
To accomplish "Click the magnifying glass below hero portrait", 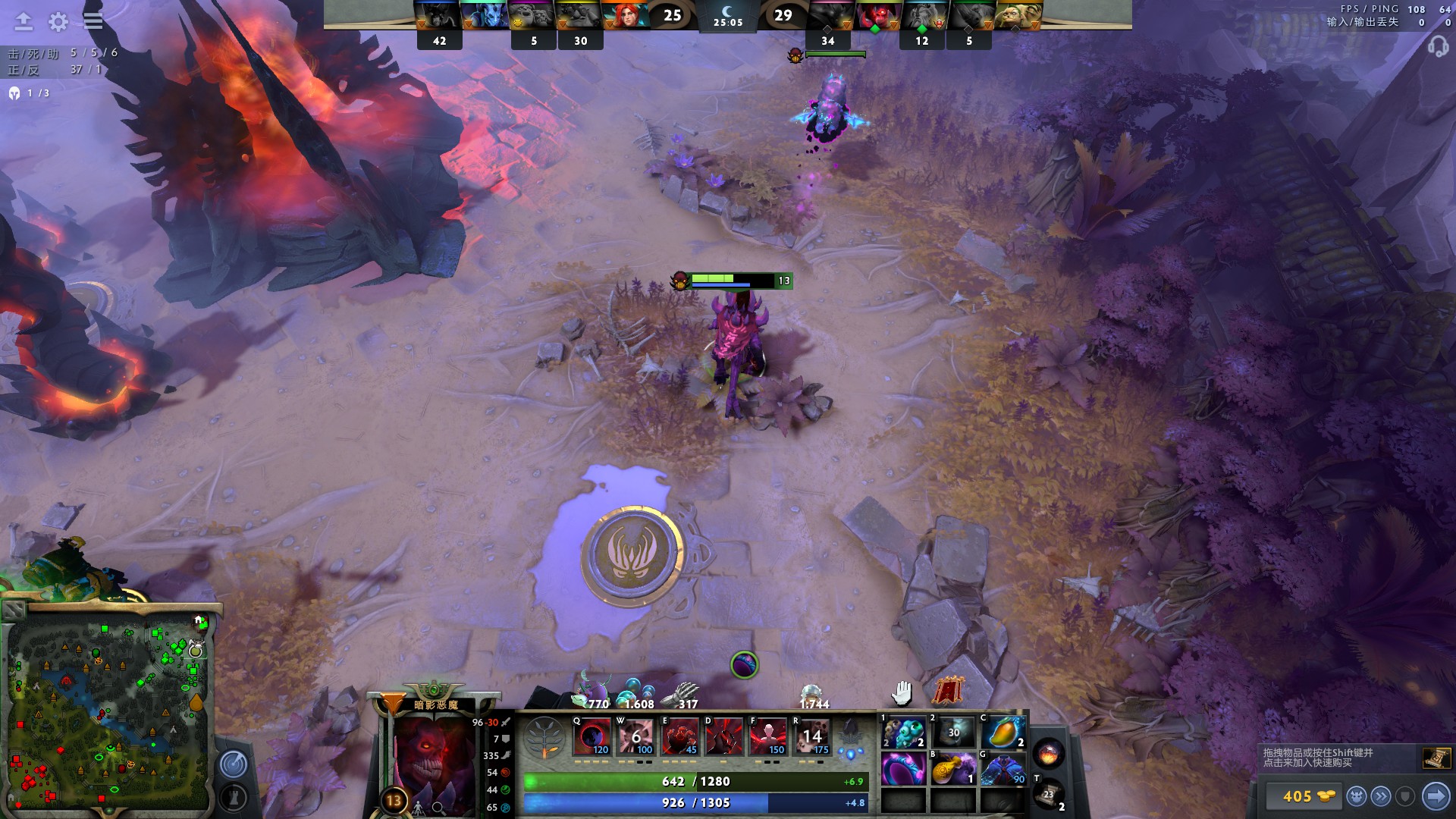I will pos(440,808).
